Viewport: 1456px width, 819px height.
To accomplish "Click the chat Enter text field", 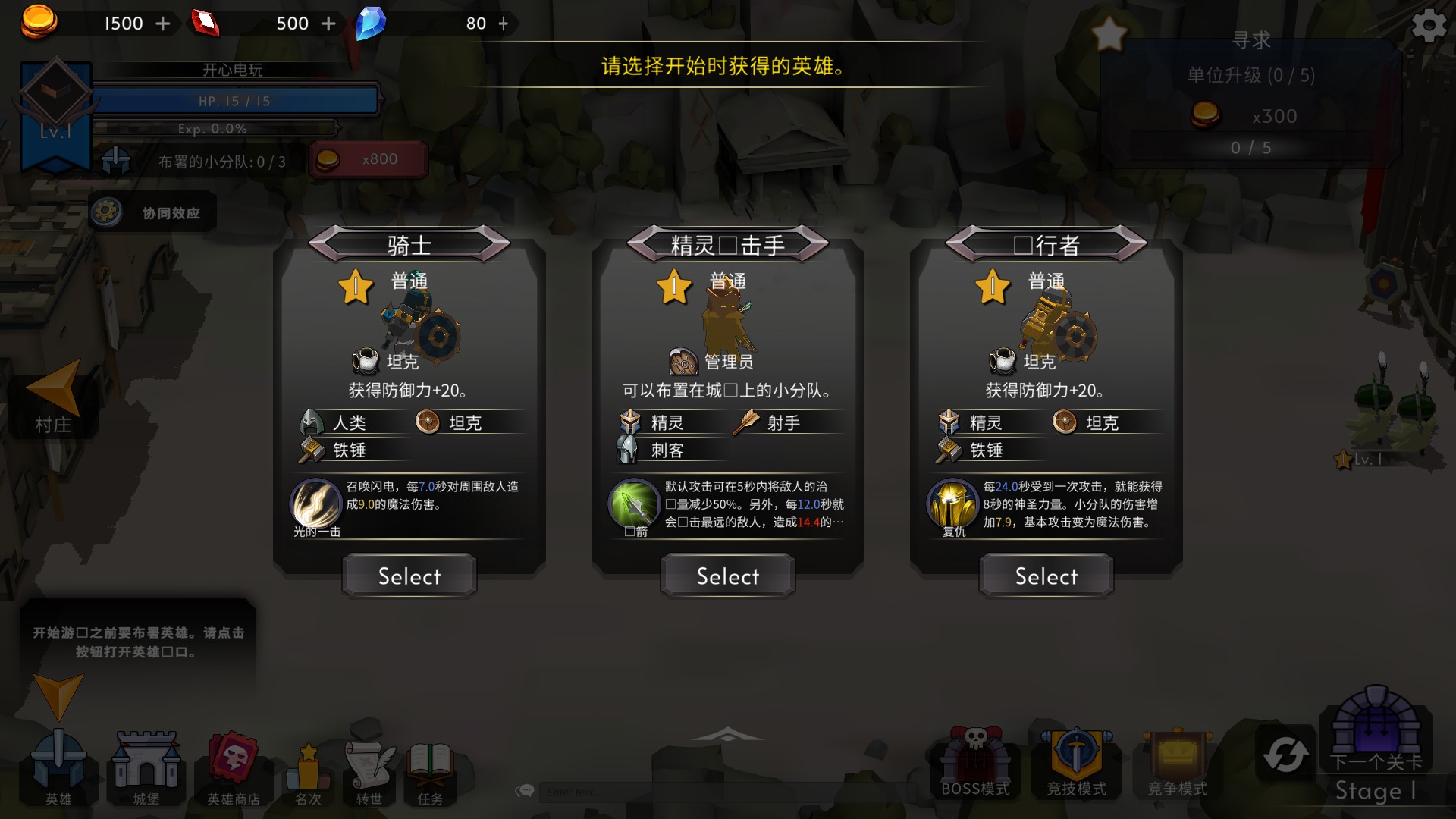I will 607,792.
